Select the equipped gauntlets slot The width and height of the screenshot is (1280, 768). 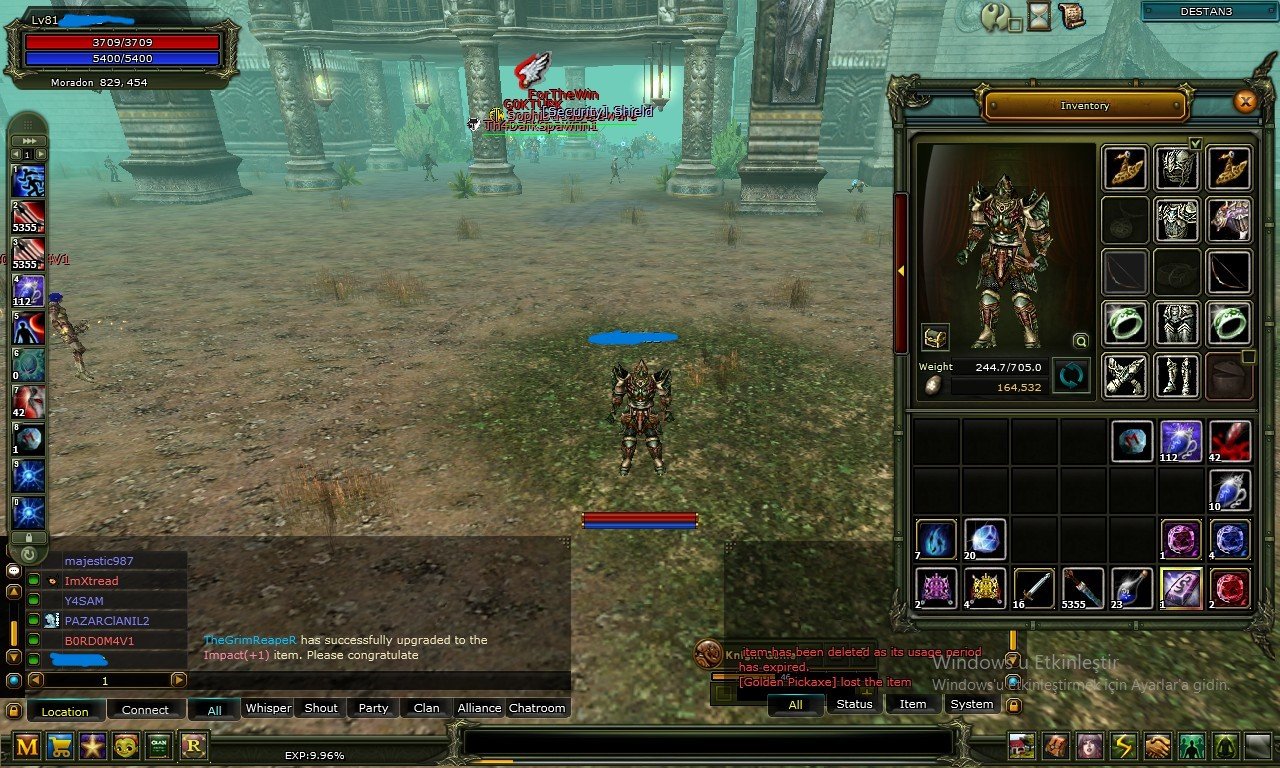tap(1125, 376)
